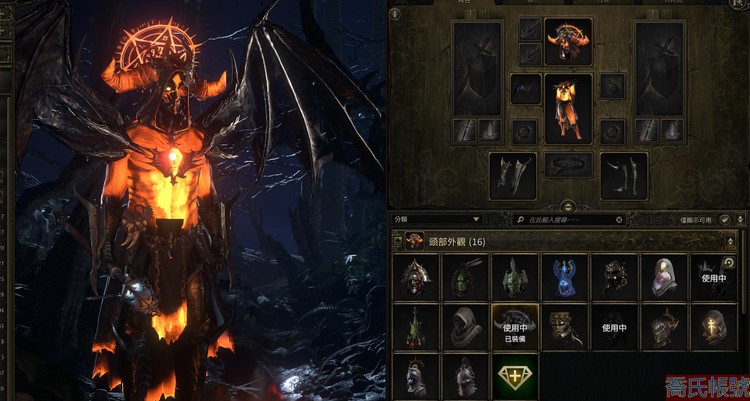Select the green orc mask head appearance
Screen dimensions: 750x401
point(465,277)
